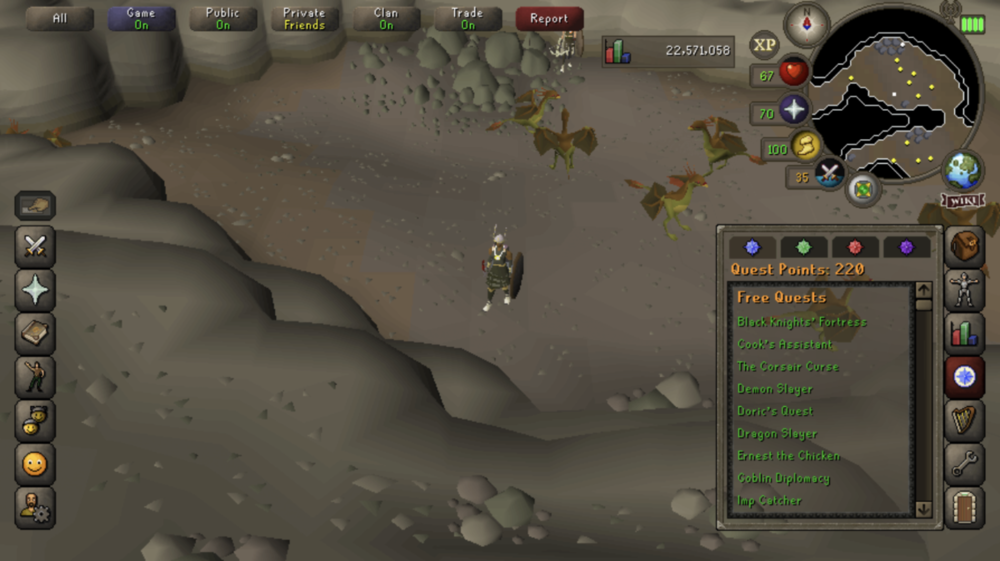
Task: Open the inventory backpack tab
Action: 965,247
